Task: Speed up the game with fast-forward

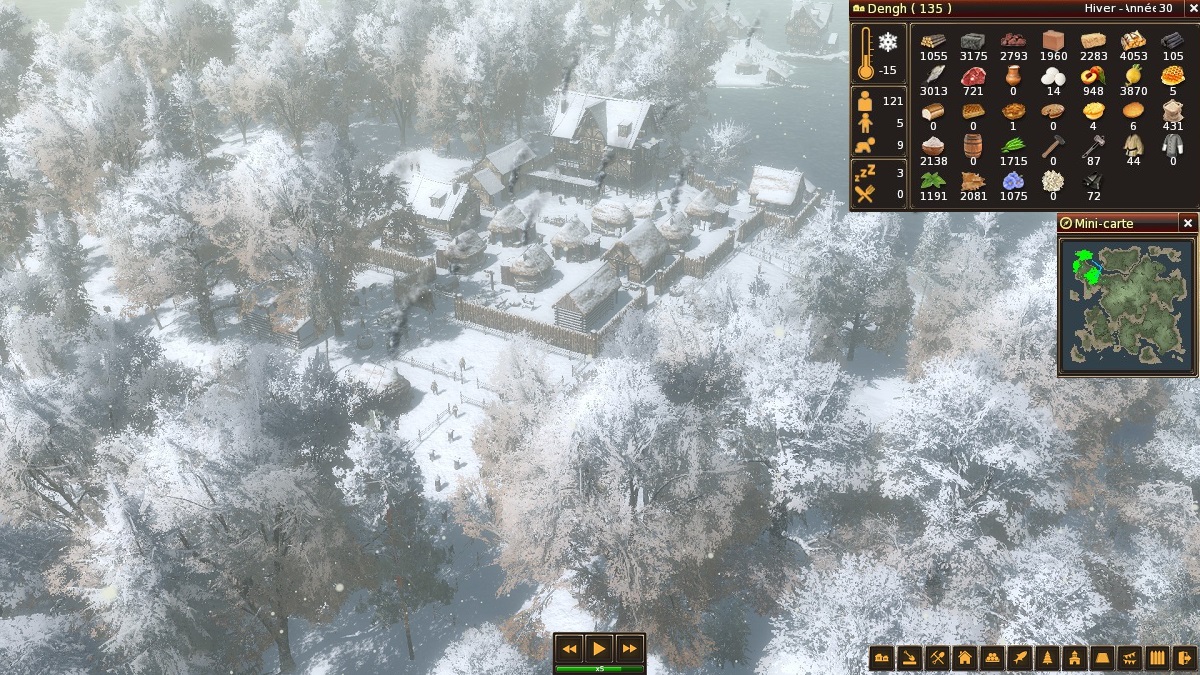Action: pyautogui.click(x=629, y=648)
